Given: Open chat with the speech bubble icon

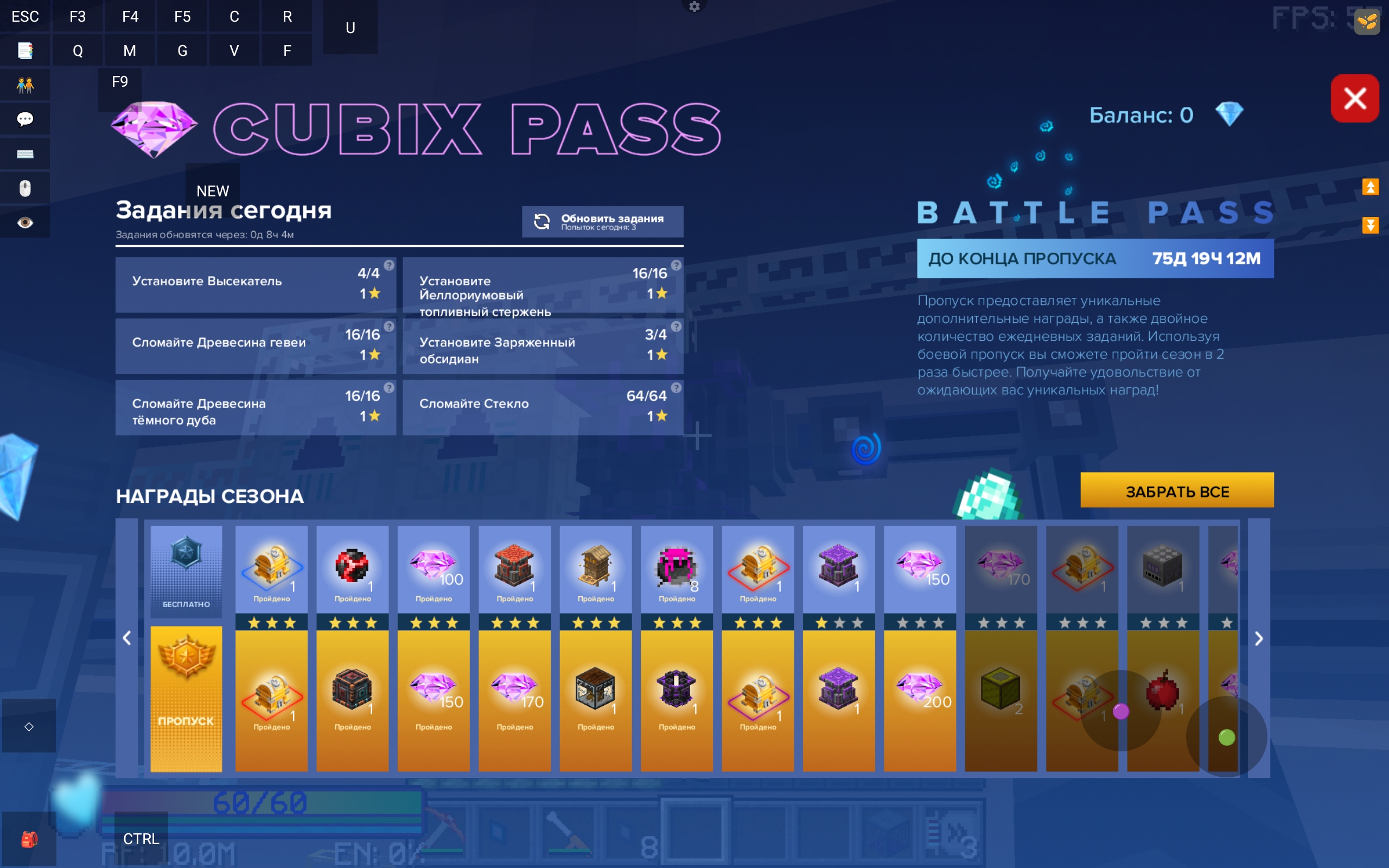Looking at the screenshot, I should coord(26,119).
